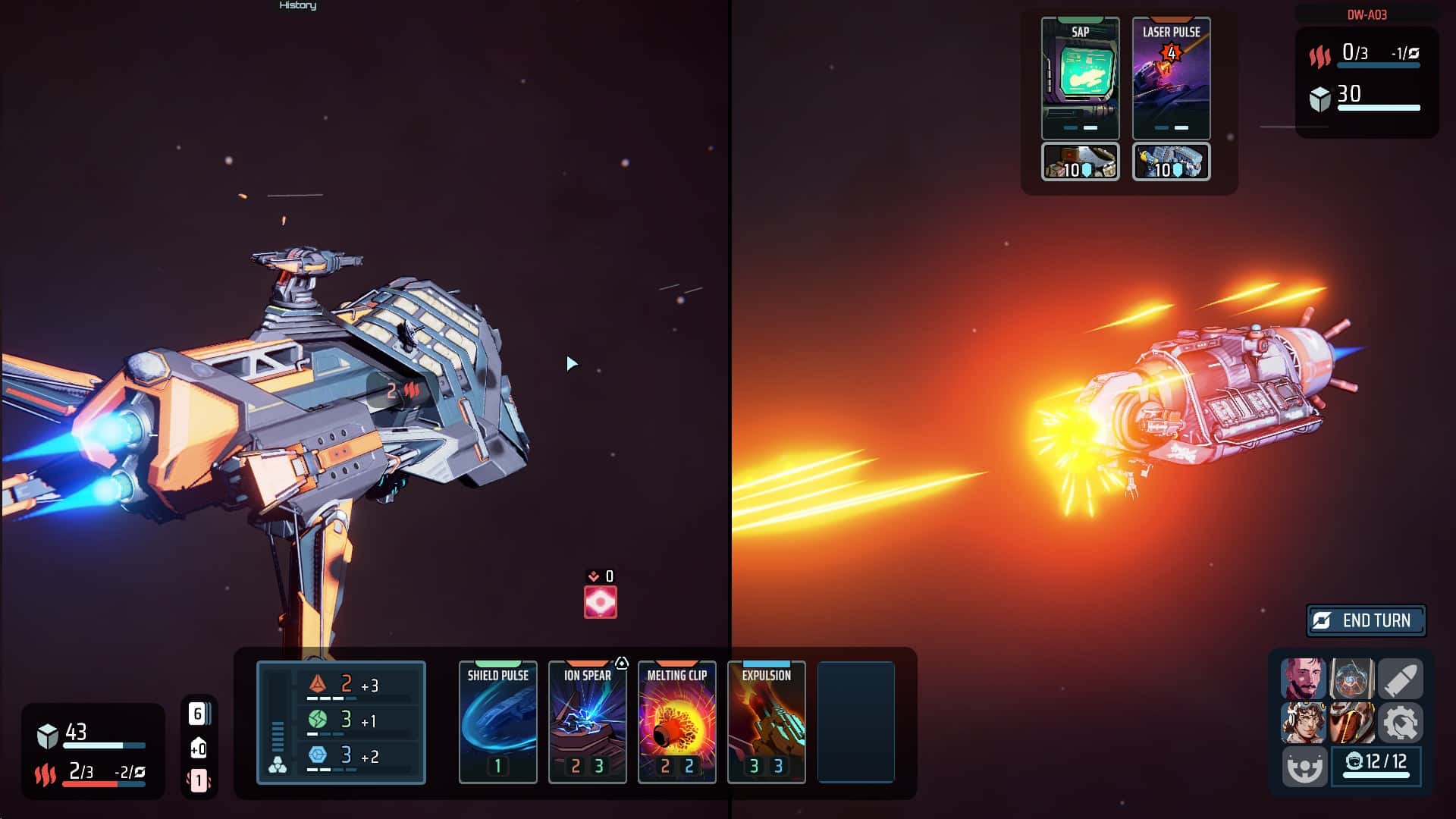
Task: Inspect the enemy Sap card
Action: click(1080, 77)
